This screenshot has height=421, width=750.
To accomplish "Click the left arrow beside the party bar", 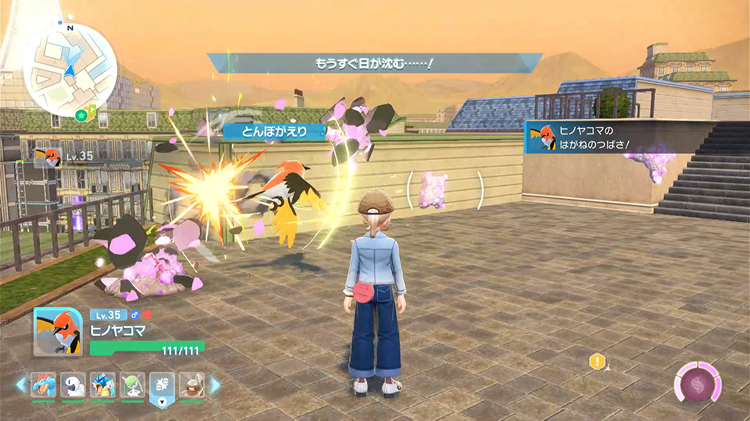I will [x=21, y=385].
